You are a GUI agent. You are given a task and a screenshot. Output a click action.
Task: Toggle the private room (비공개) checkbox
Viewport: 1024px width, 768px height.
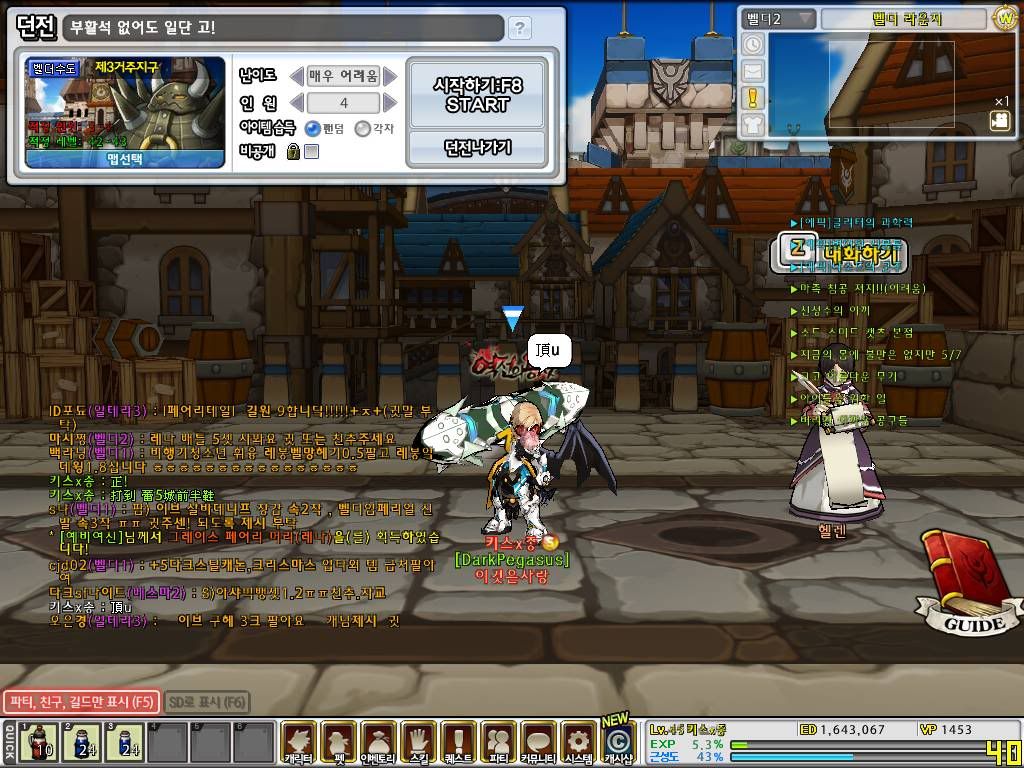311,152
